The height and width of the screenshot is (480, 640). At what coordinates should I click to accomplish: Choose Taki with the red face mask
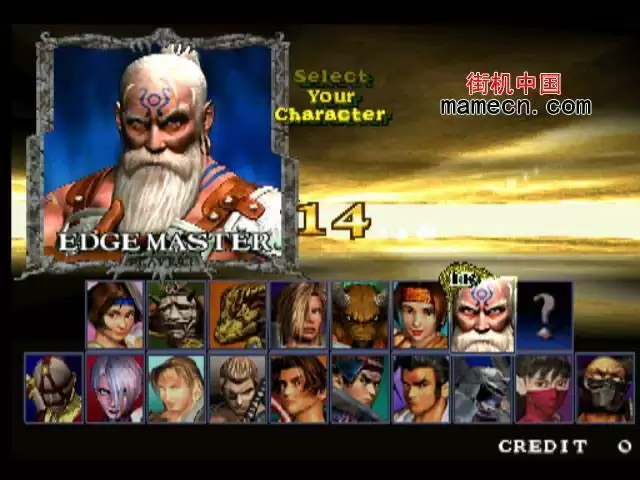[x=543, y=388]
